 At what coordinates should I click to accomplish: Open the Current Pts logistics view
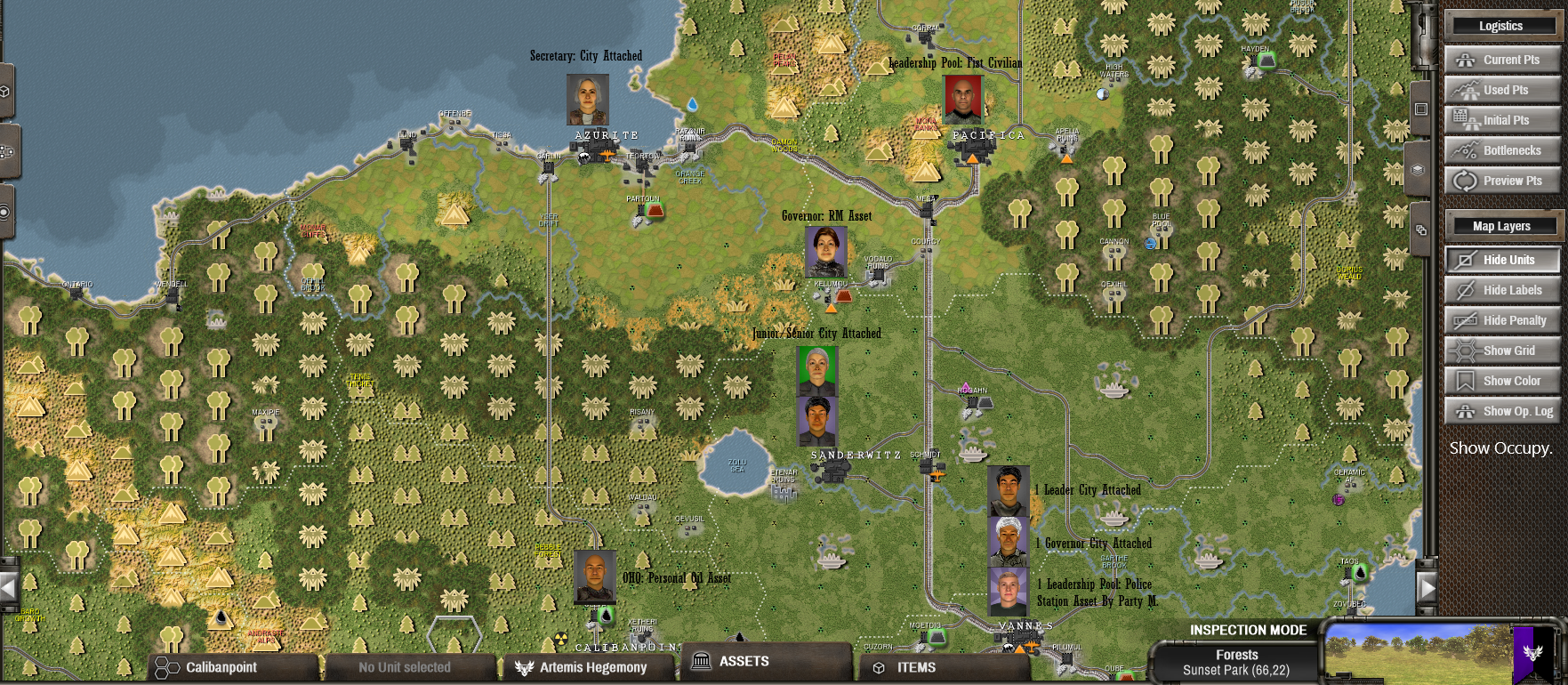pos(1501,60)
